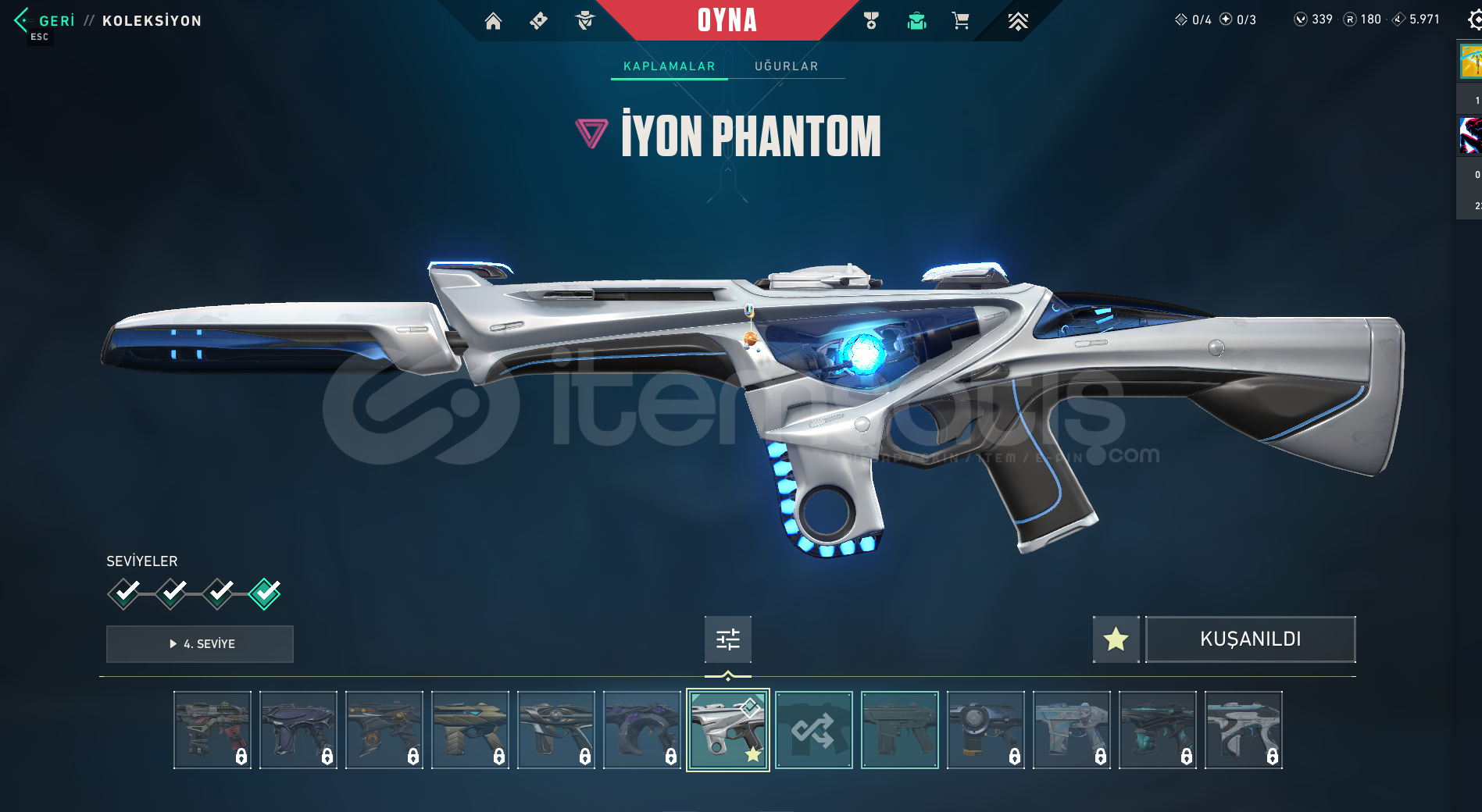Open the Store shopping cart icon
The height and width of the screenshot is (812, 1482).
961,21
